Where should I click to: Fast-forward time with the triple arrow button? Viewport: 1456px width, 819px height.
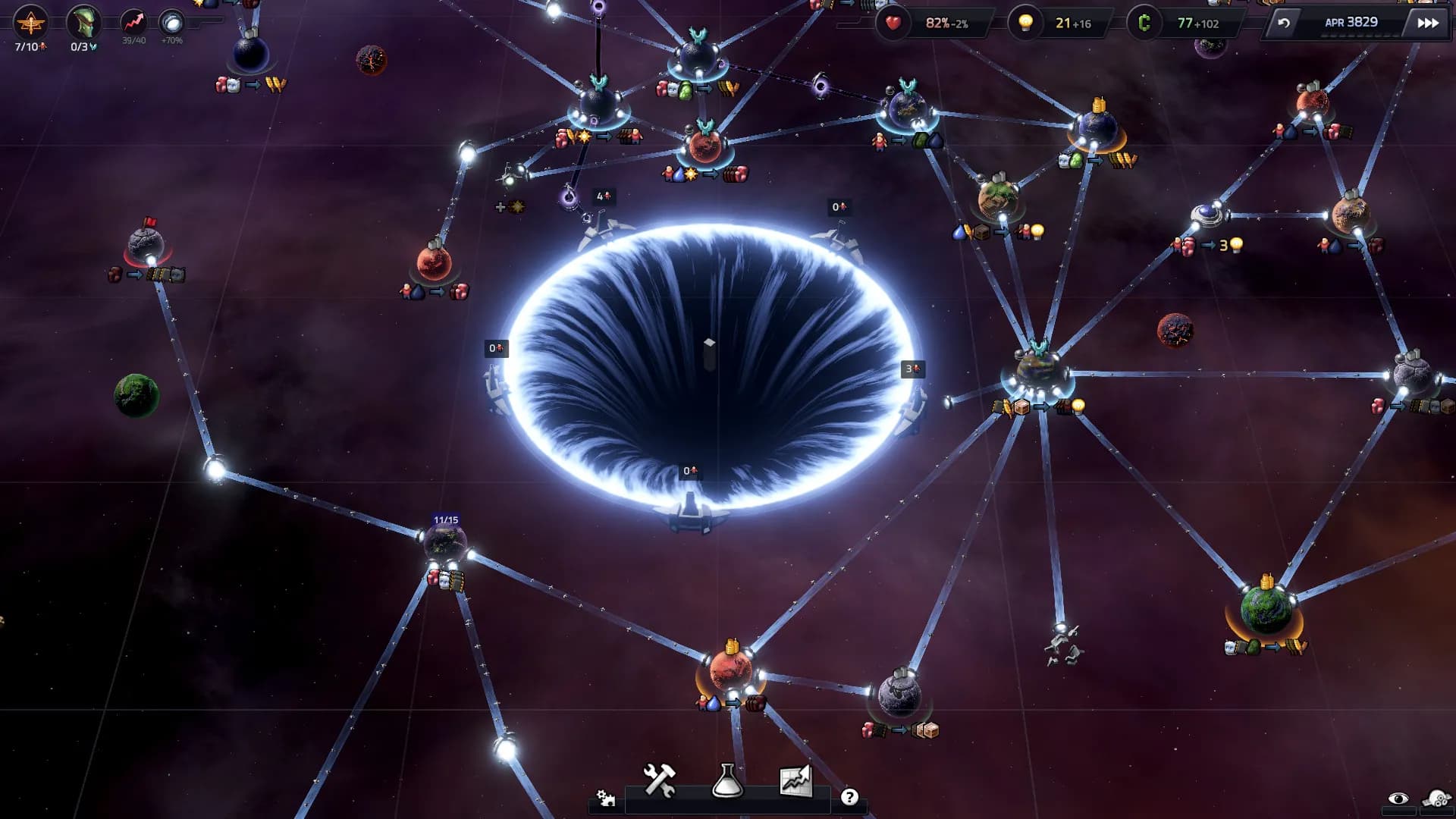coord(1428,23)
